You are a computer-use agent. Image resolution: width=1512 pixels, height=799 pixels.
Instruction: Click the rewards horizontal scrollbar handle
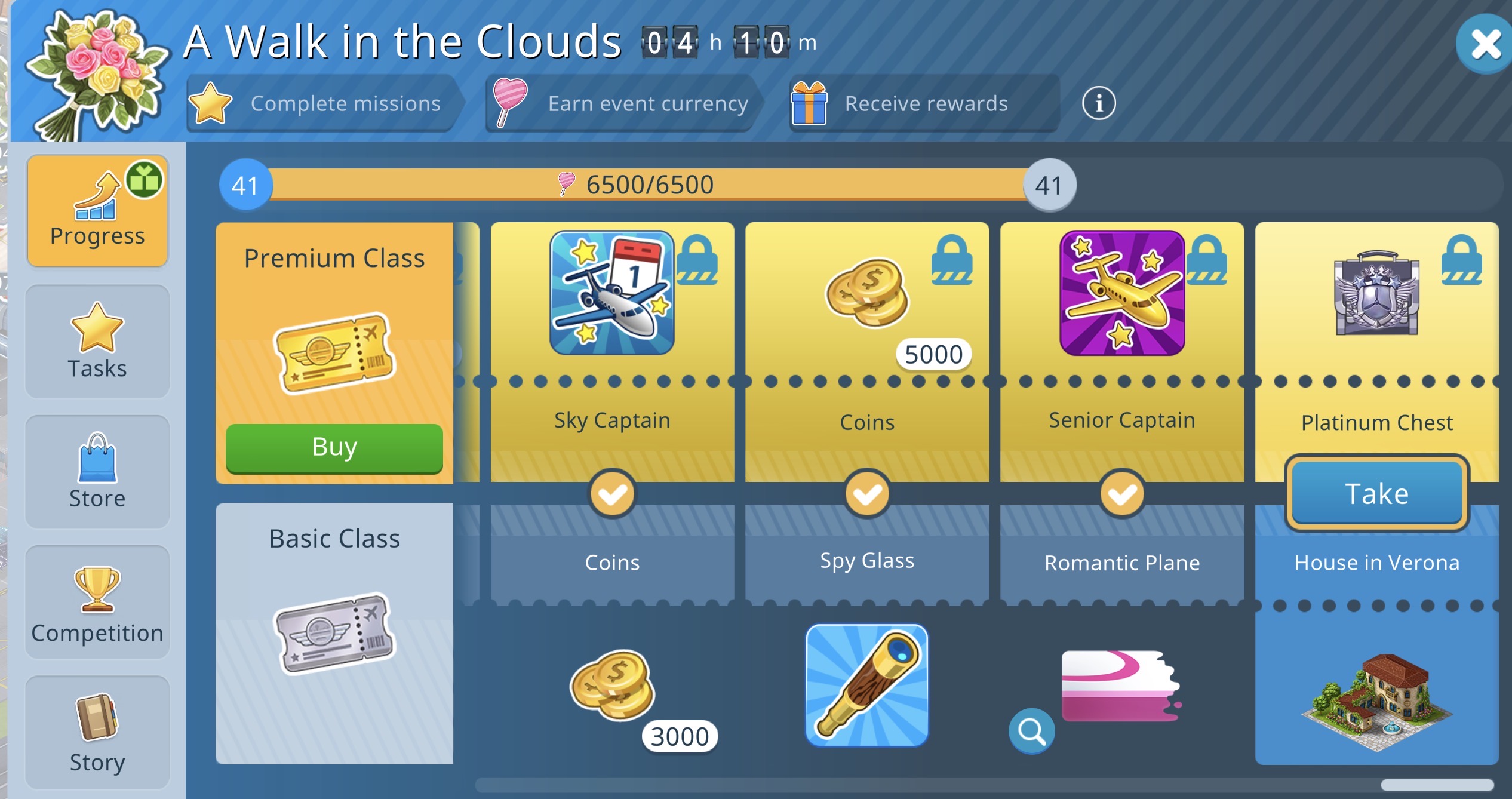[x=1437, y=785]
